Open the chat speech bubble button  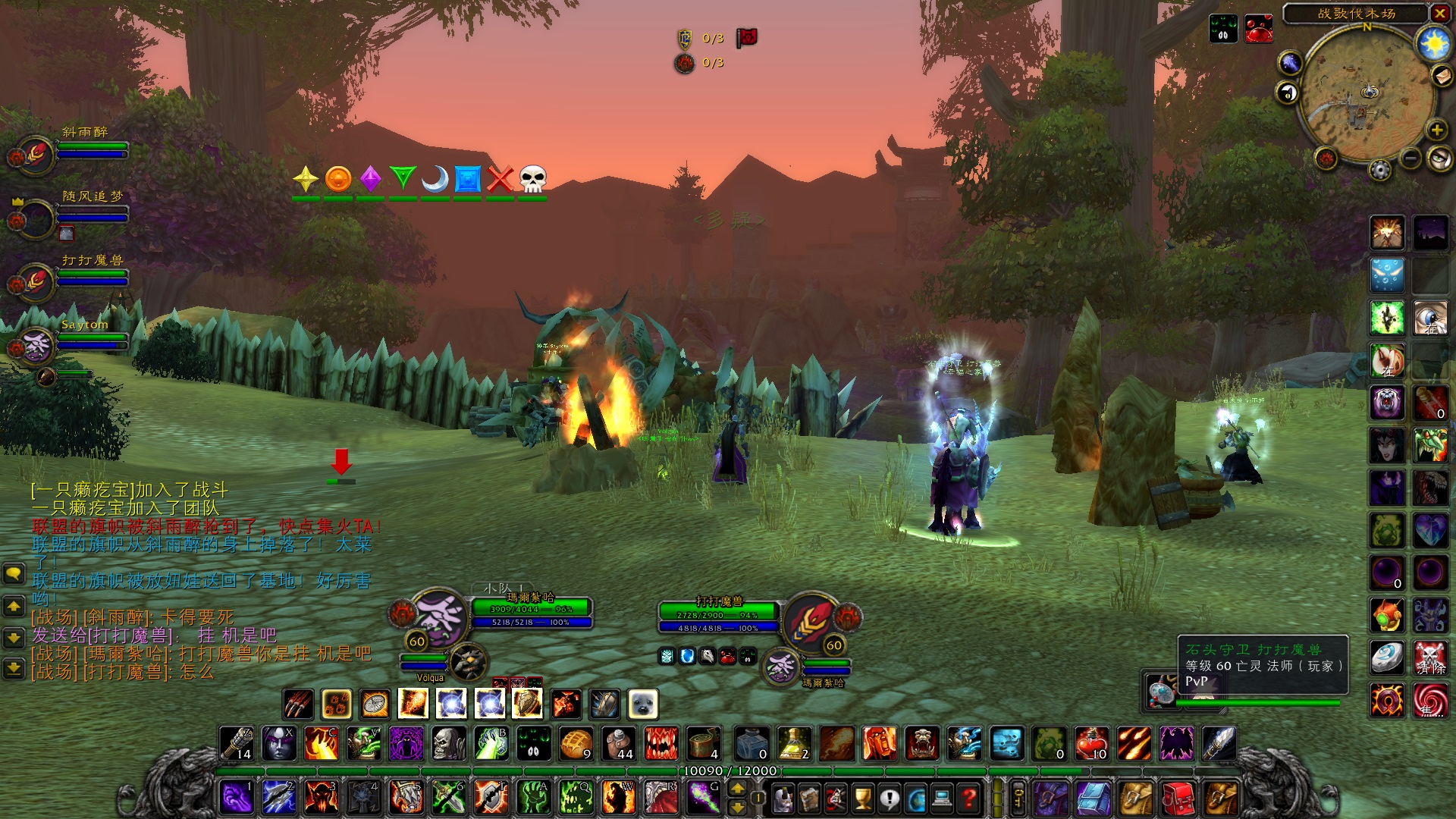(x=14, y=574)
